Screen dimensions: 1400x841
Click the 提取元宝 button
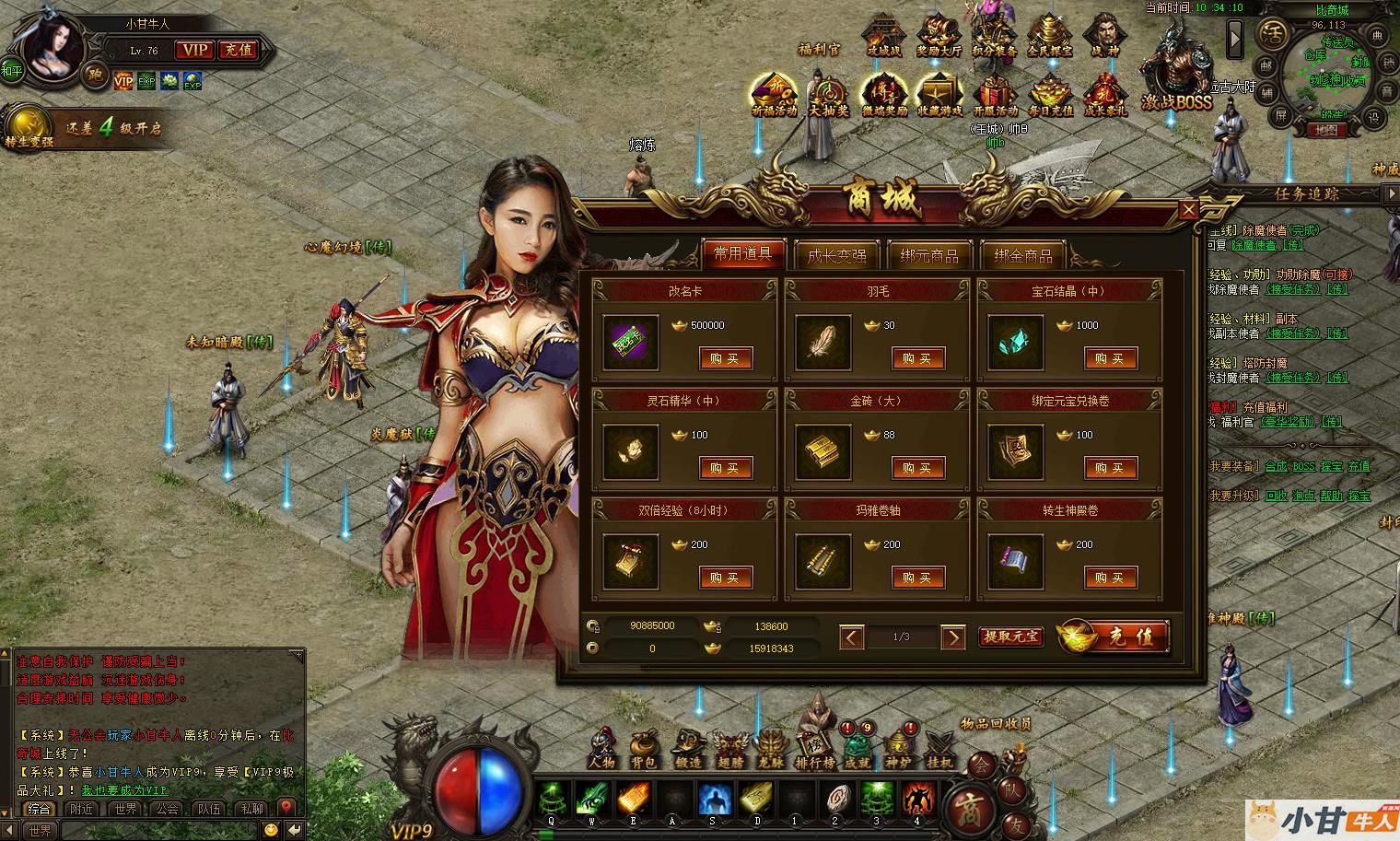pyautogui.click(x=1010, y=637)
